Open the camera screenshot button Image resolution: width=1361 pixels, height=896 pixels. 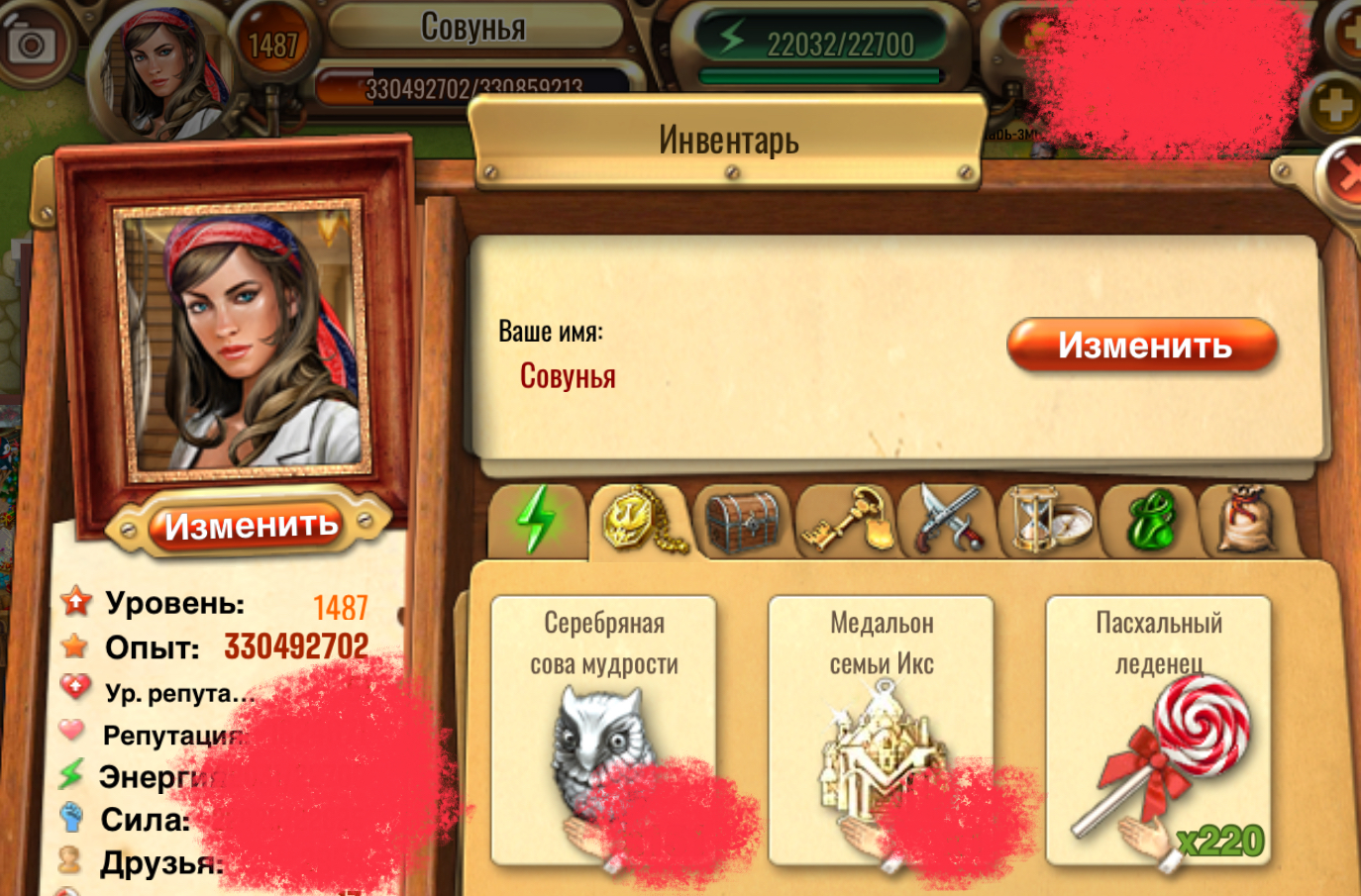(33, 44)
